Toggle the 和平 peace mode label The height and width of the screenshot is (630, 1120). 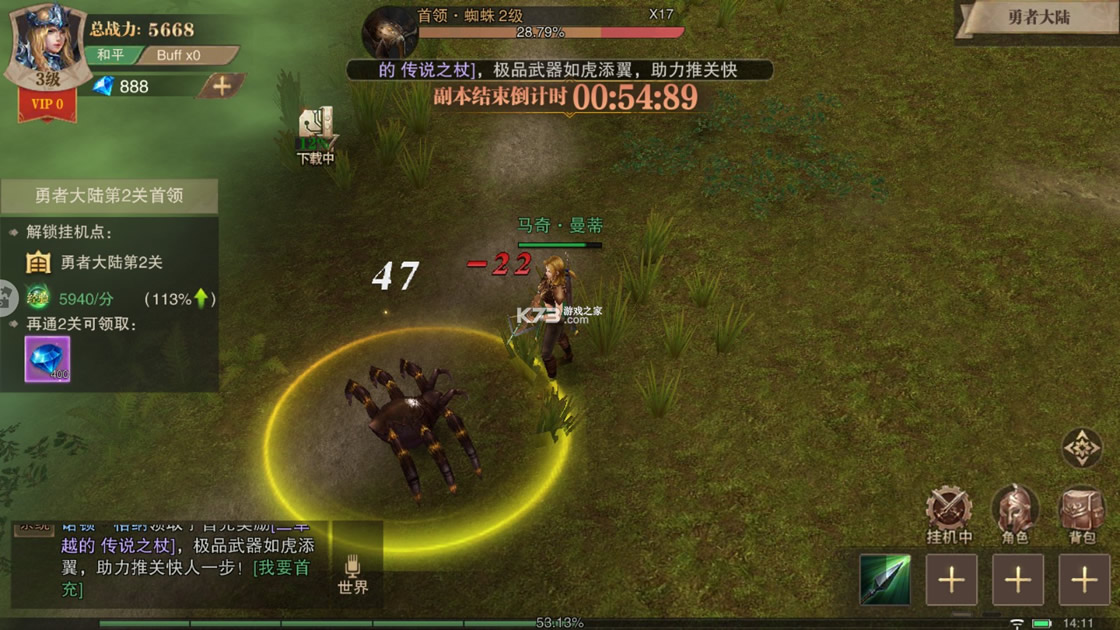click(111, 55)
